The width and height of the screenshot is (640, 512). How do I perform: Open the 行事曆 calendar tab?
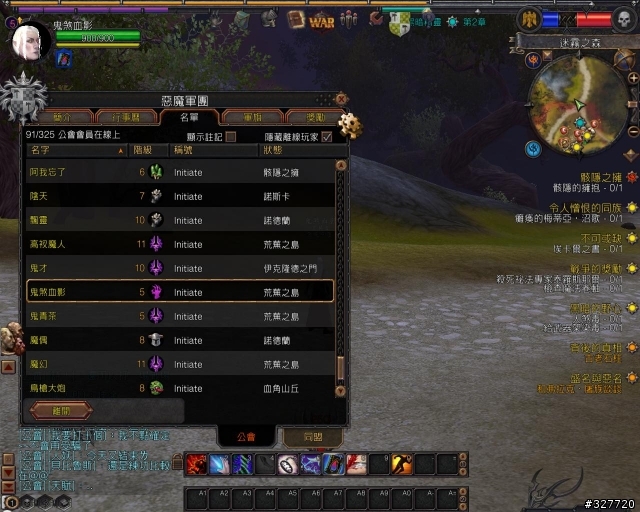[125, 117]
